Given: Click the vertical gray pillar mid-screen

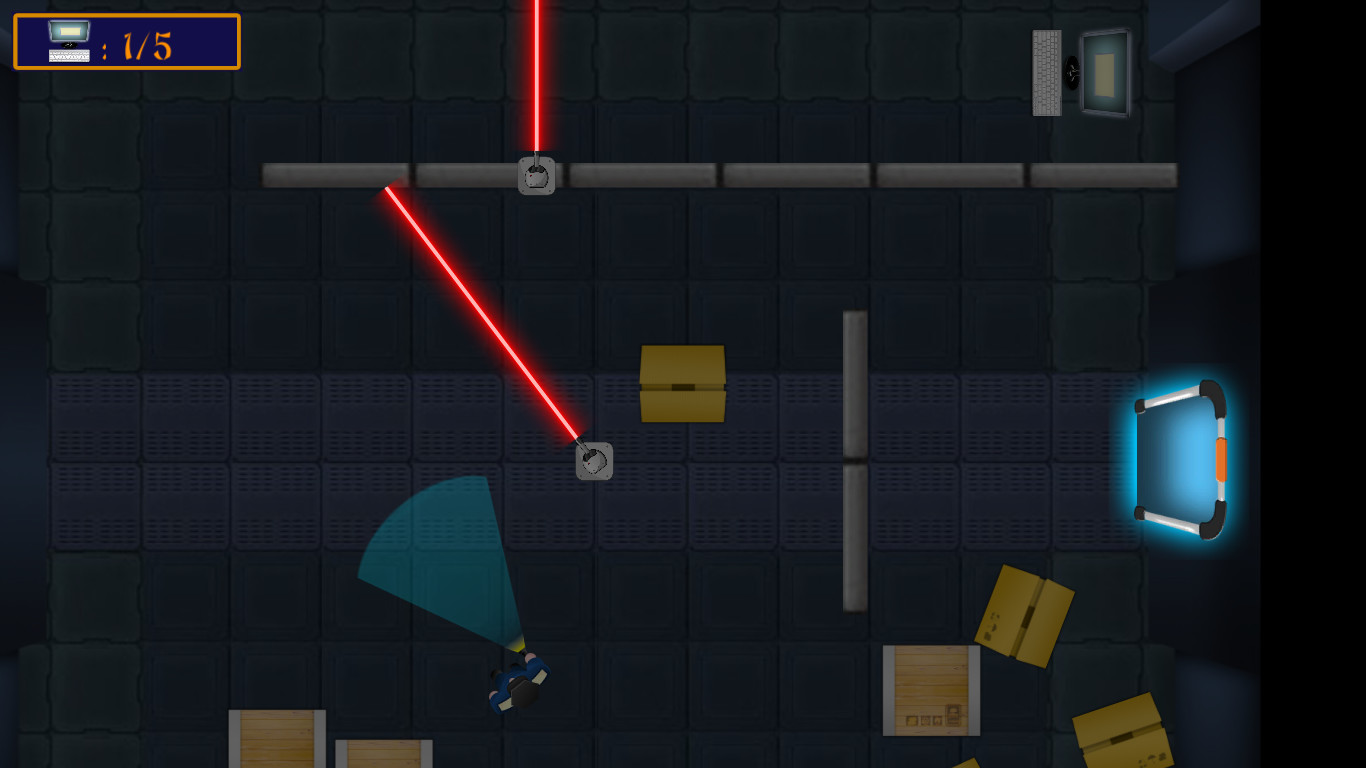Looking at the screenshot, I should tap(855, 460).
